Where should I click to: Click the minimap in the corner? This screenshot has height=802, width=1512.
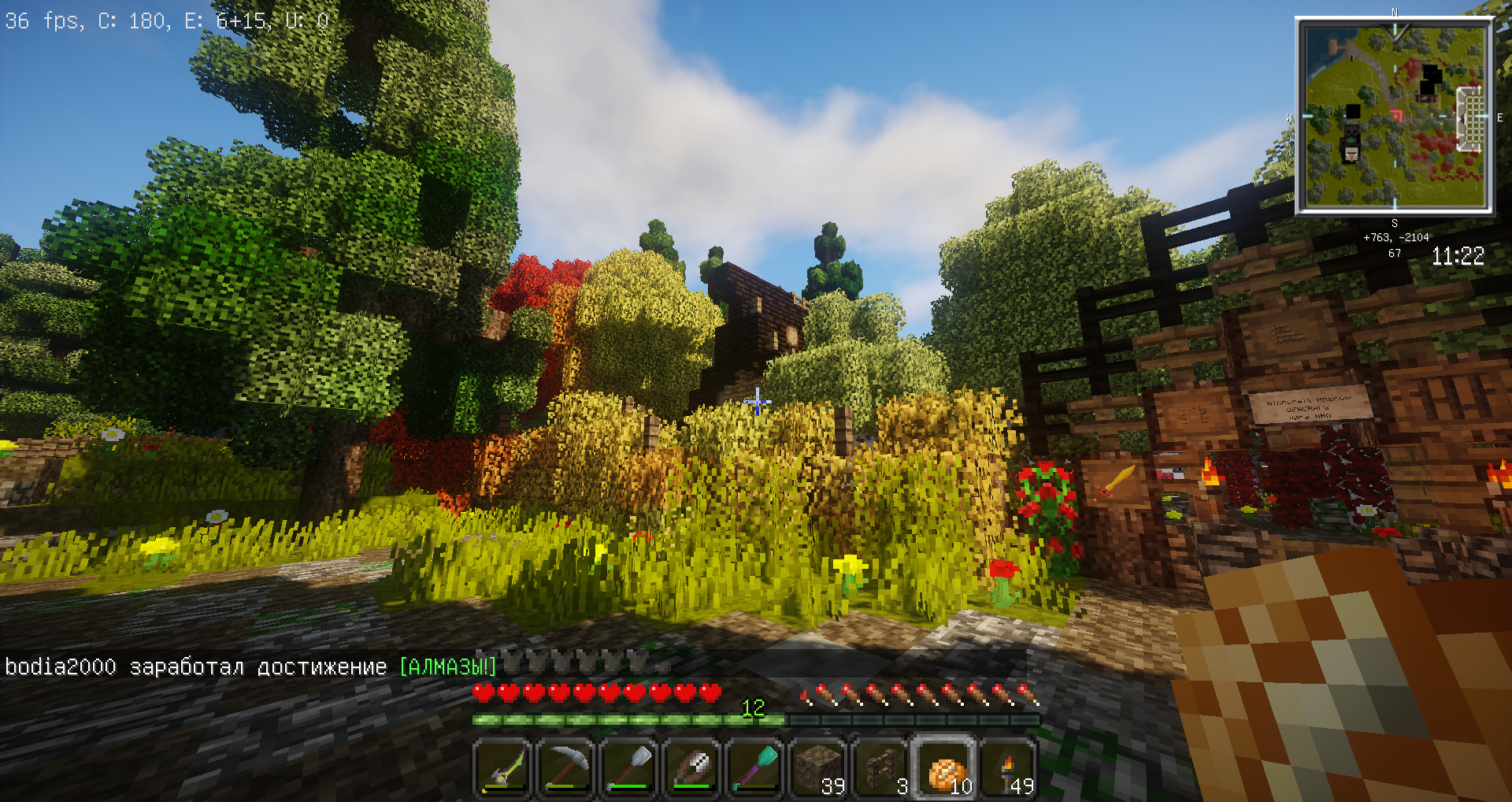[x=1394, y=117]
